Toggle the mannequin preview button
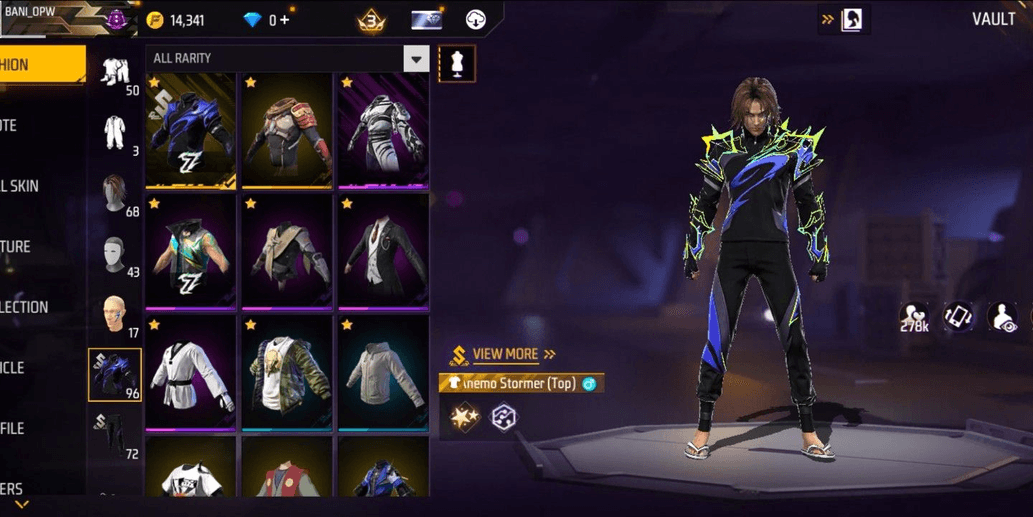The height and width of the screenshot is (517, 1033). point(457,64)
